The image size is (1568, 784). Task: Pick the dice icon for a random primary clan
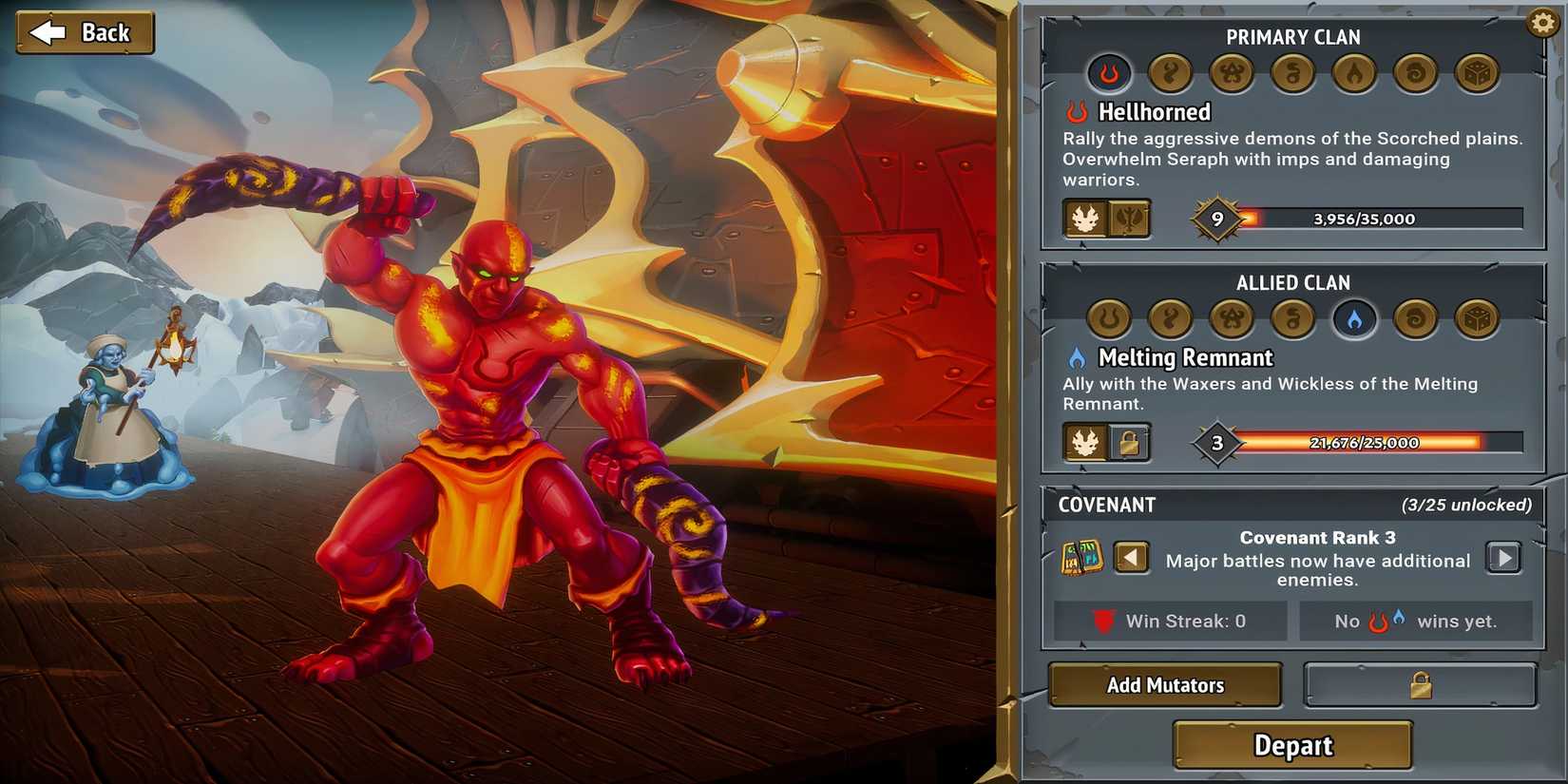pos(1476,74)
